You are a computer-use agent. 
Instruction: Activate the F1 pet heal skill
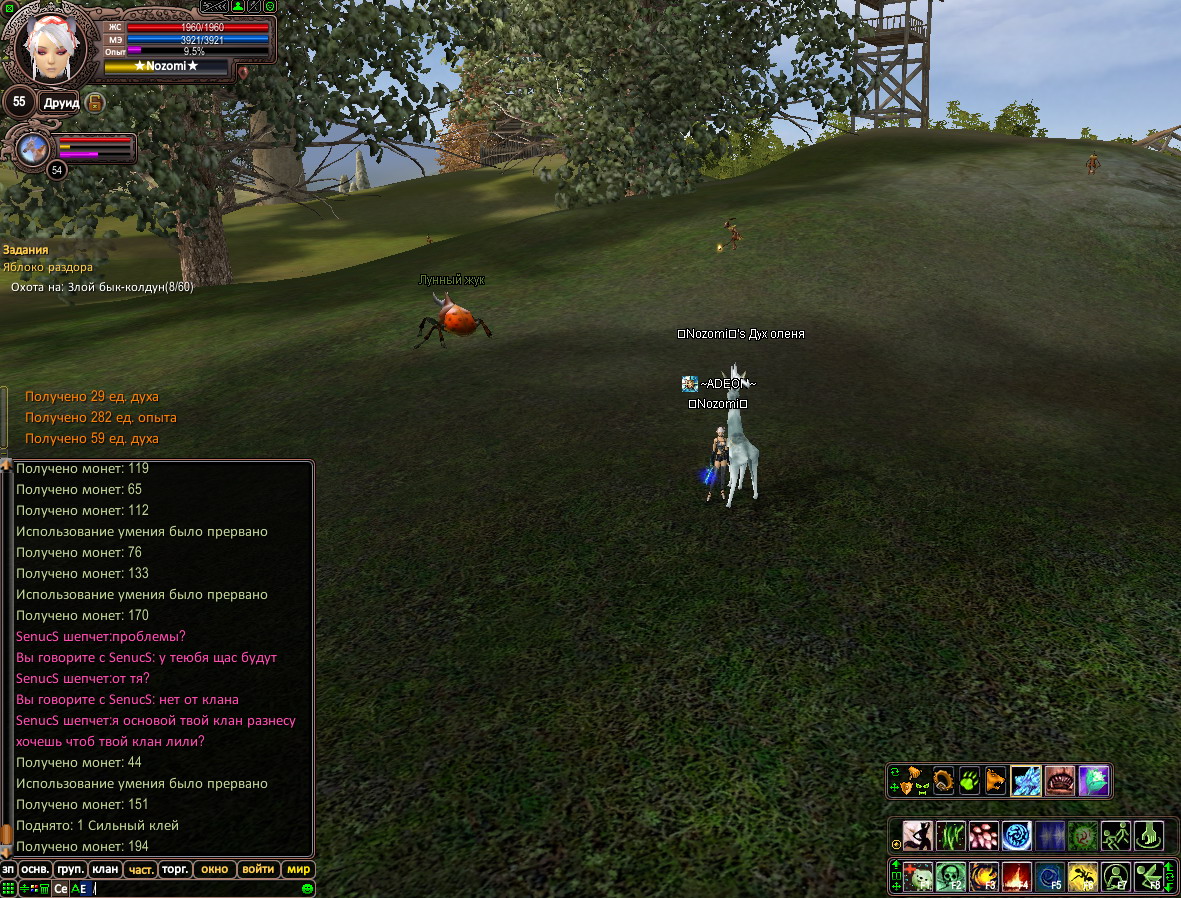click(x=919, y=876)
